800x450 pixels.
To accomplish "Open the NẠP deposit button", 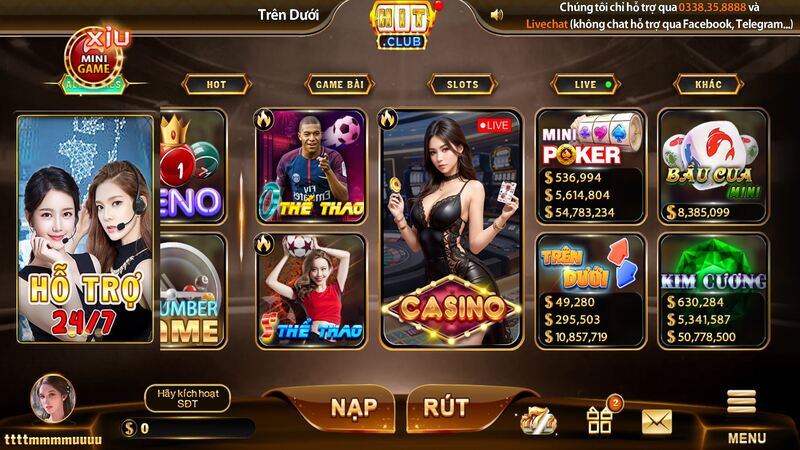I will click(352, 407).
